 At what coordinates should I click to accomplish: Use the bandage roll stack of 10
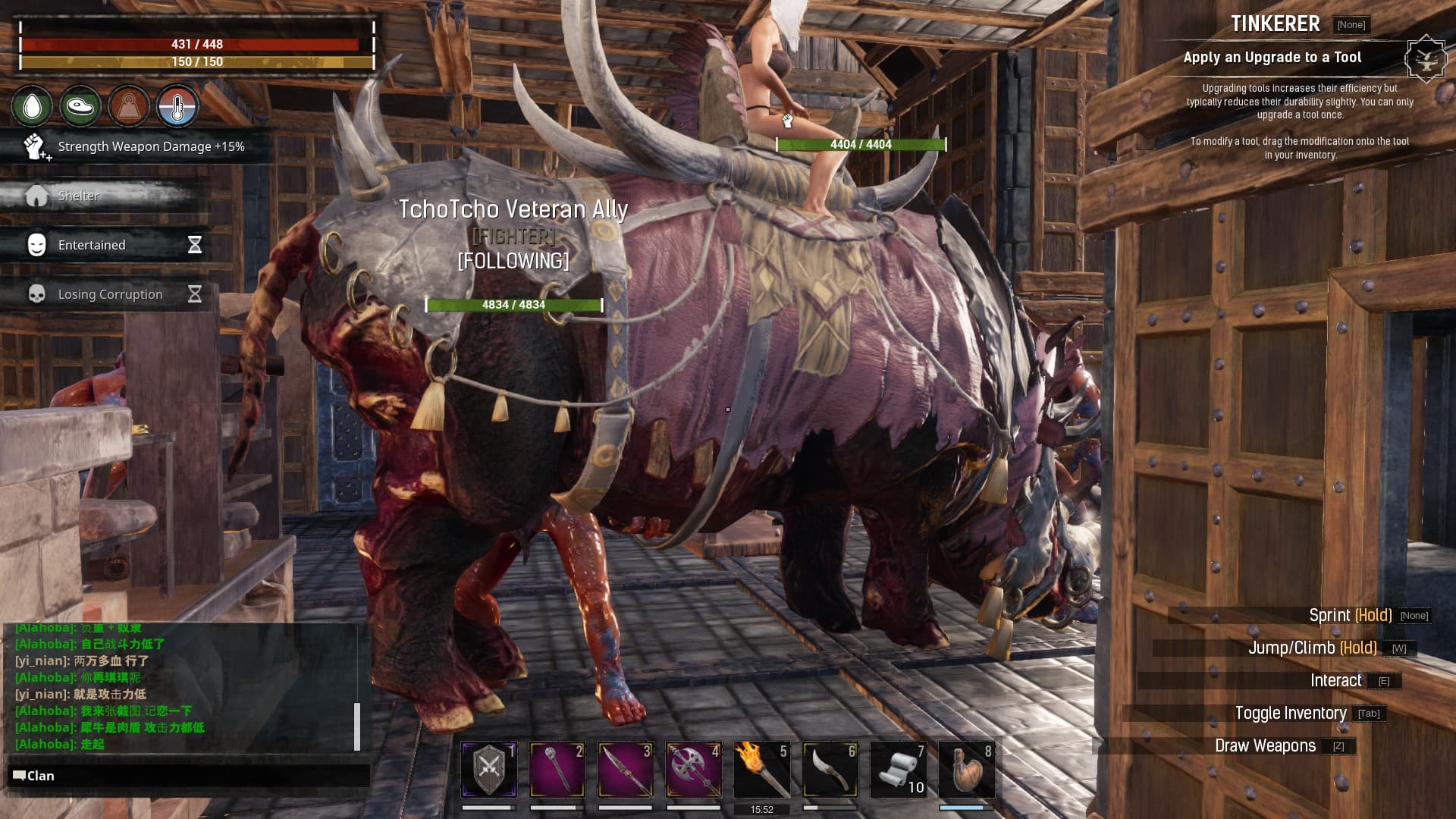coord(899,770)
